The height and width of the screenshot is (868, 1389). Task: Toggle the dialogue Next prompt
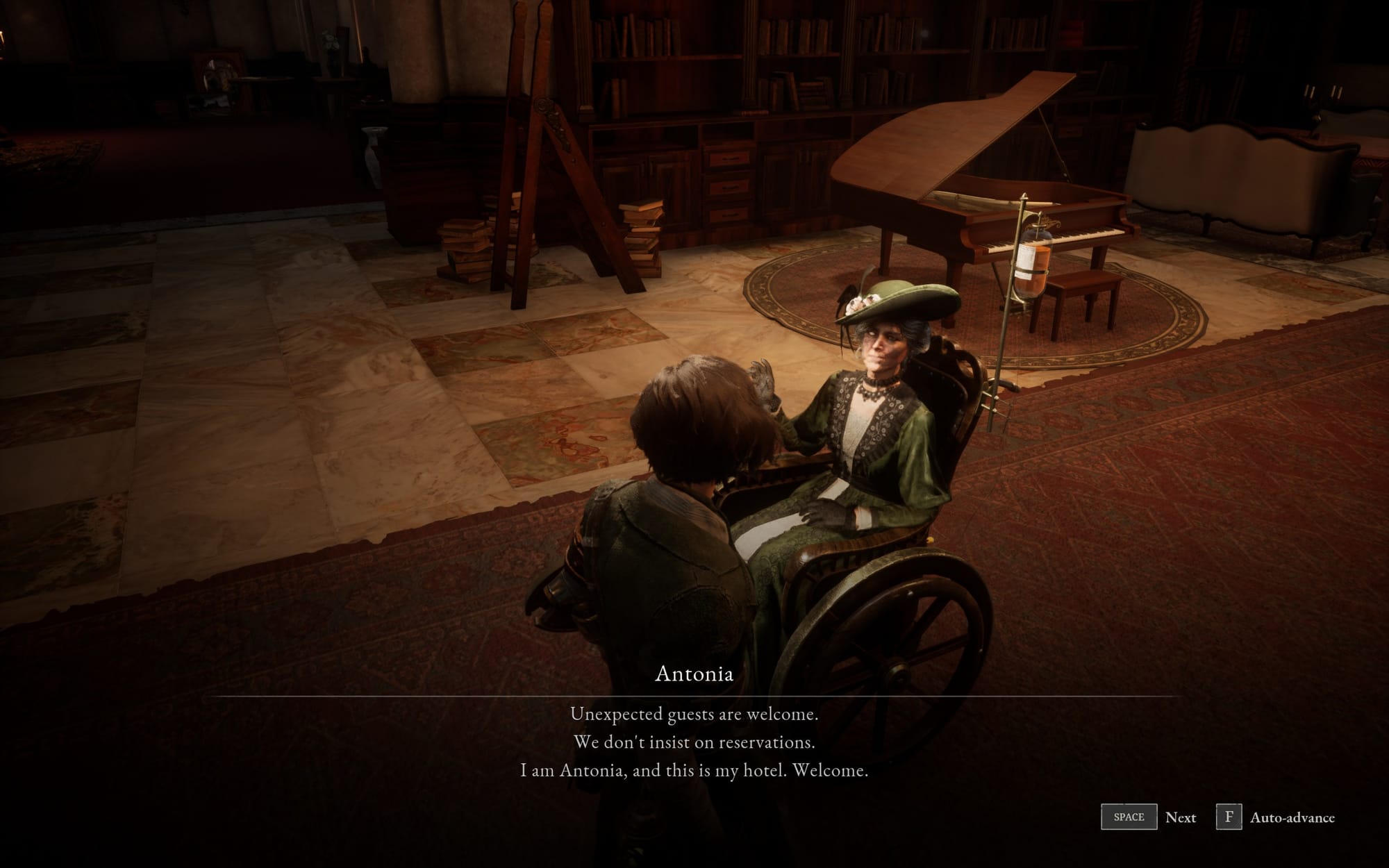[1180, 817]
